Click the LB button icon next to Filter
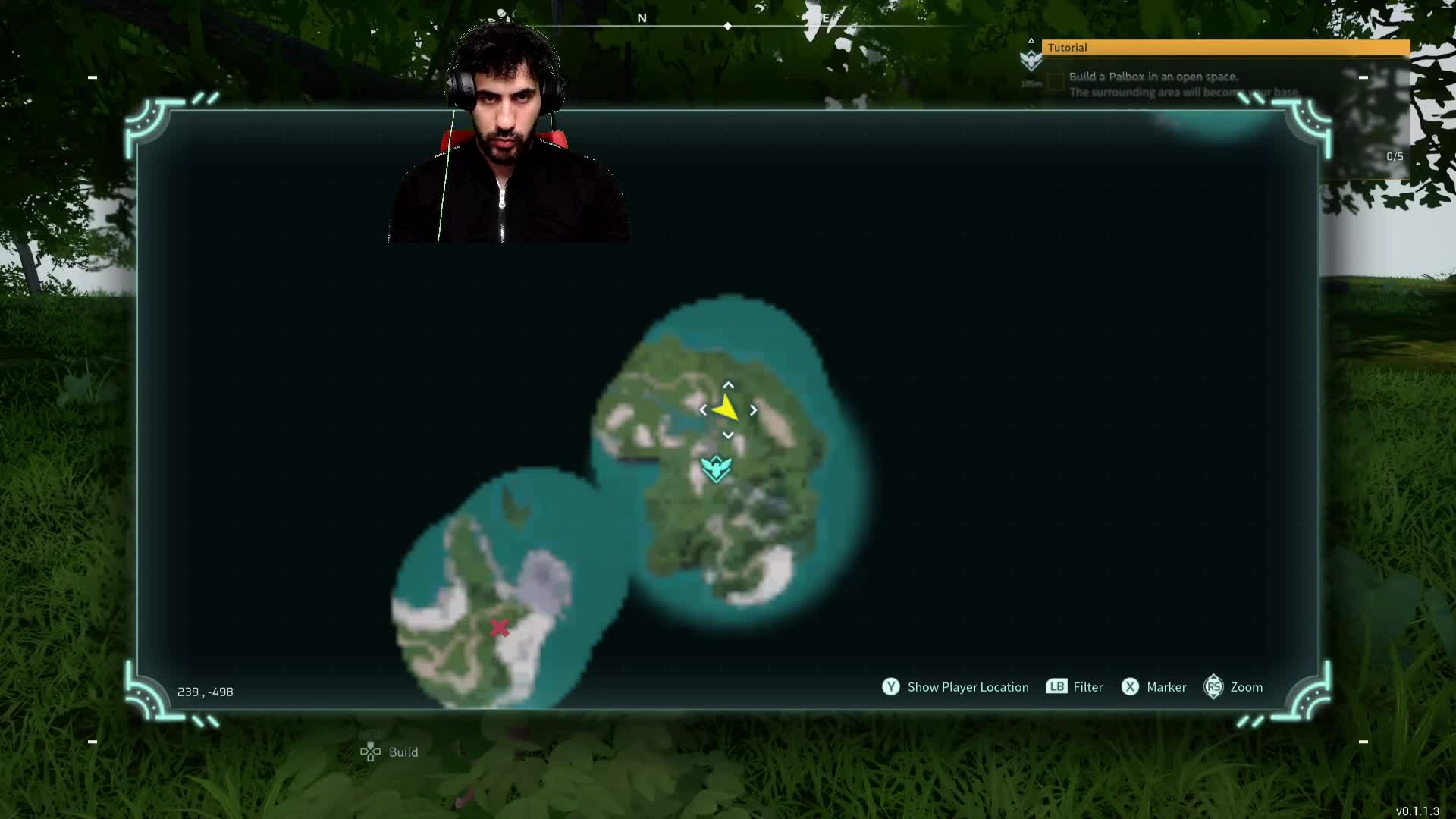 click(x=1056, y=687)
